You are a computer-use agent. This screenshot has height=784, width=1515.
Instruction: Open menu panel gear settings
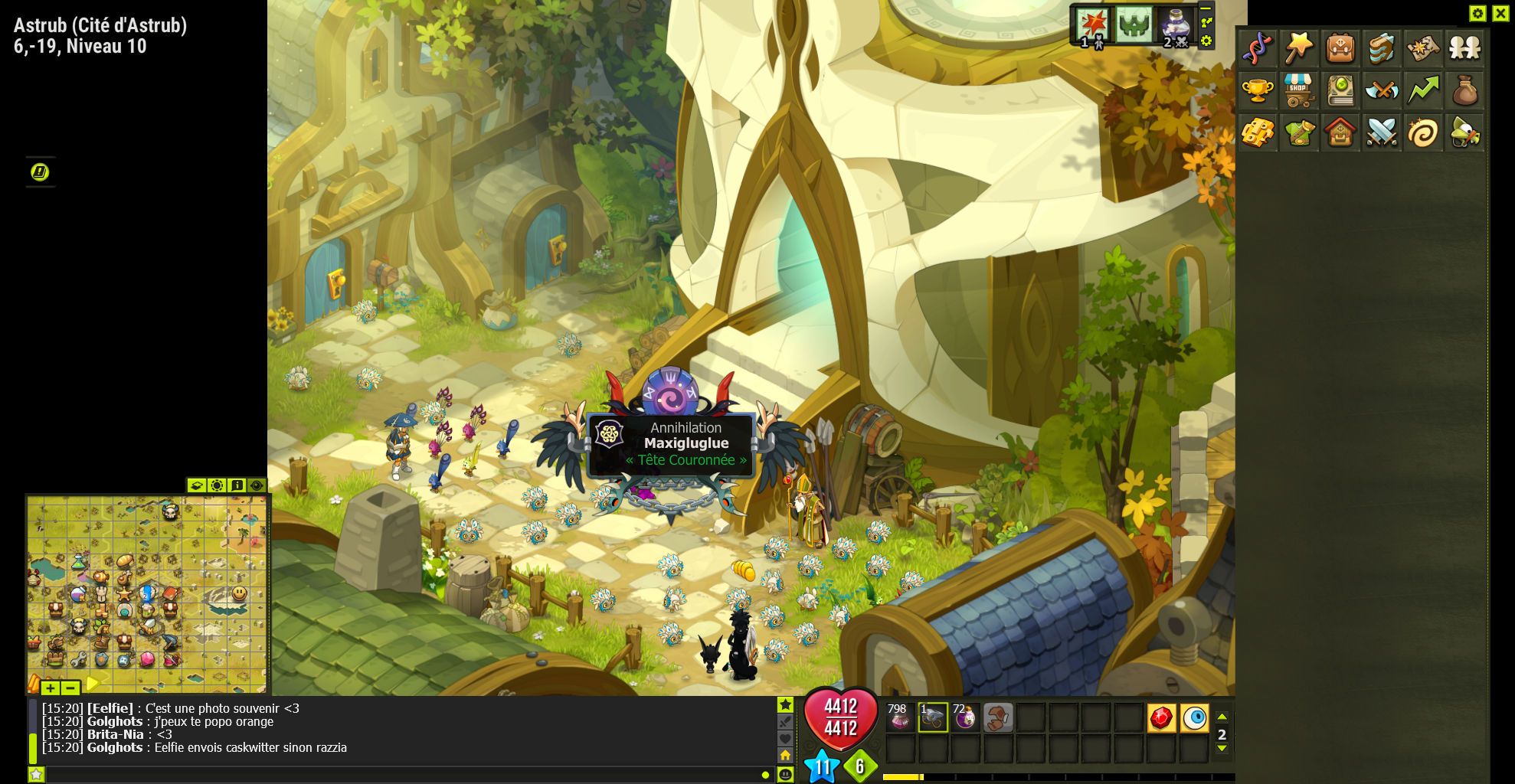pos(1477,13)
